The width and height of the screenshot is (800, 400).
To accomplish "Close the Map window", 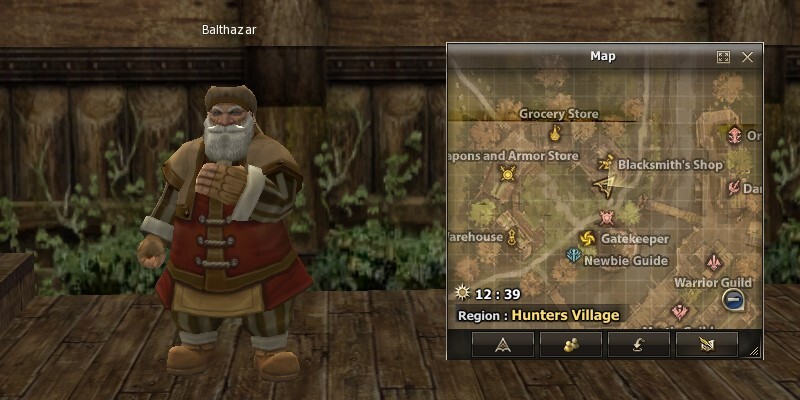I will pos(747,58).
